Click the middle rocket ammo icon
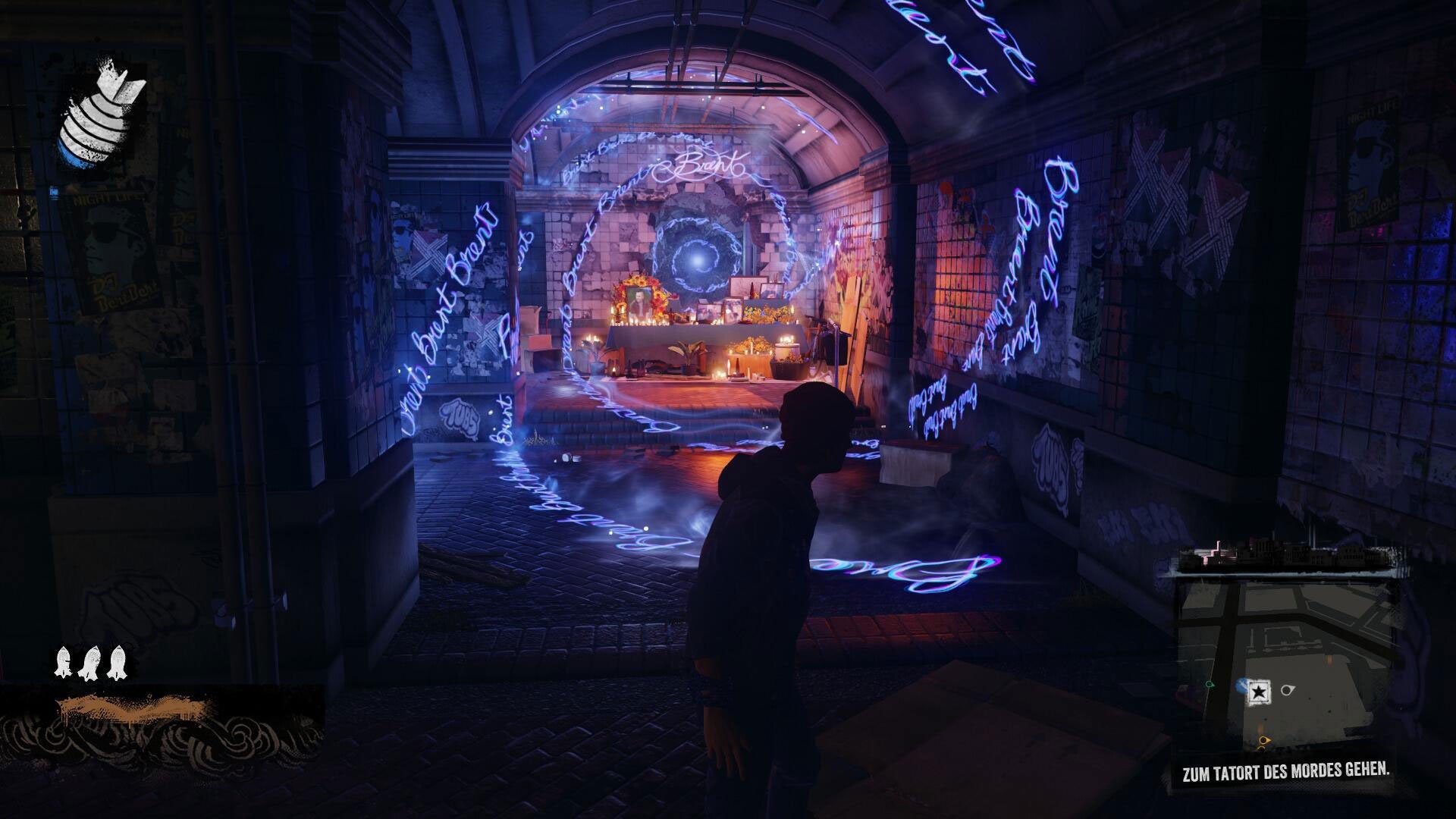The height and width of the screenshot is (819, 1456). [x=89, y=661]
